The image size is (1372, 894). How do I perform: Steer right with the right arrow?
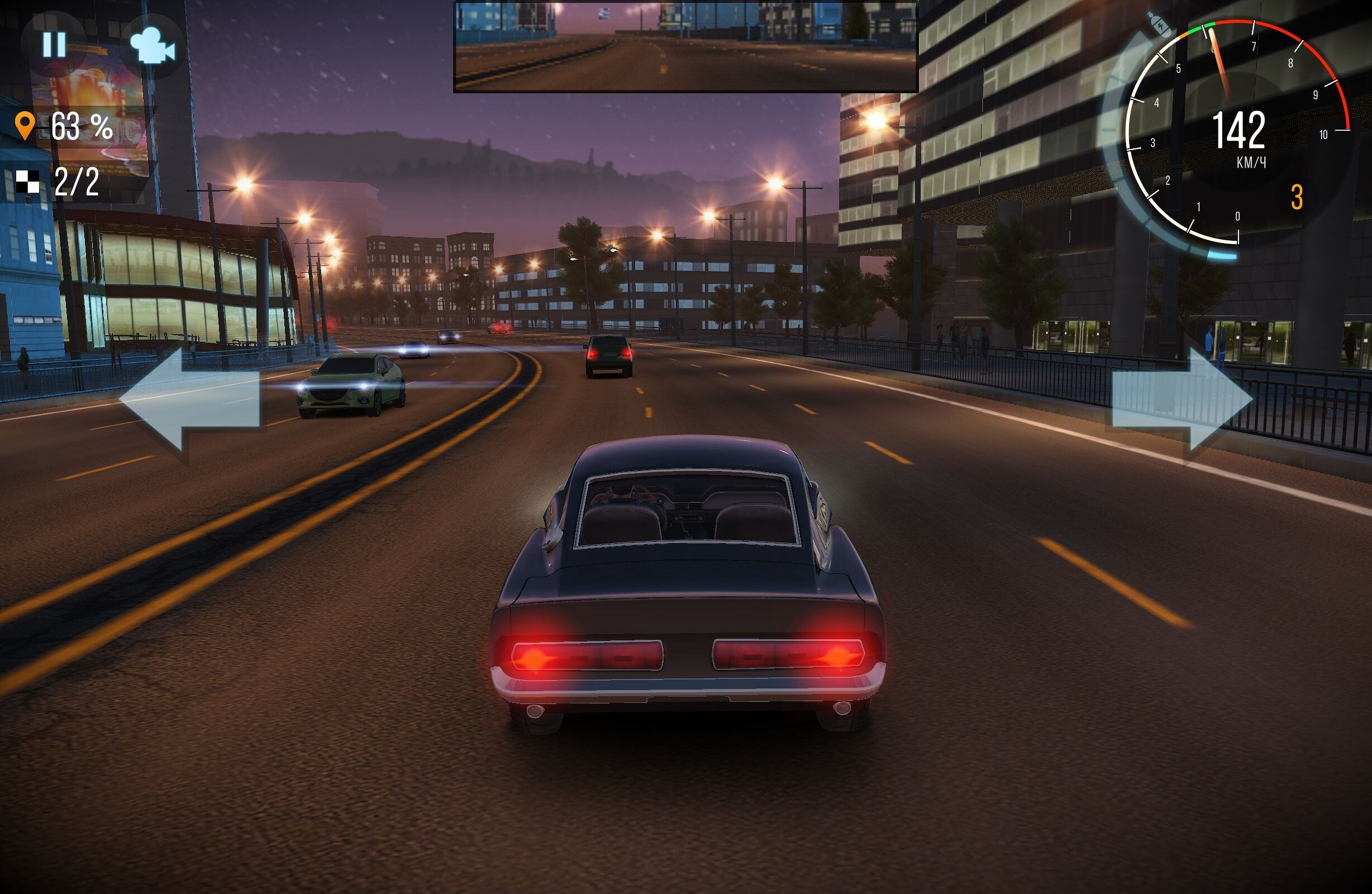tap(1182, 399)
